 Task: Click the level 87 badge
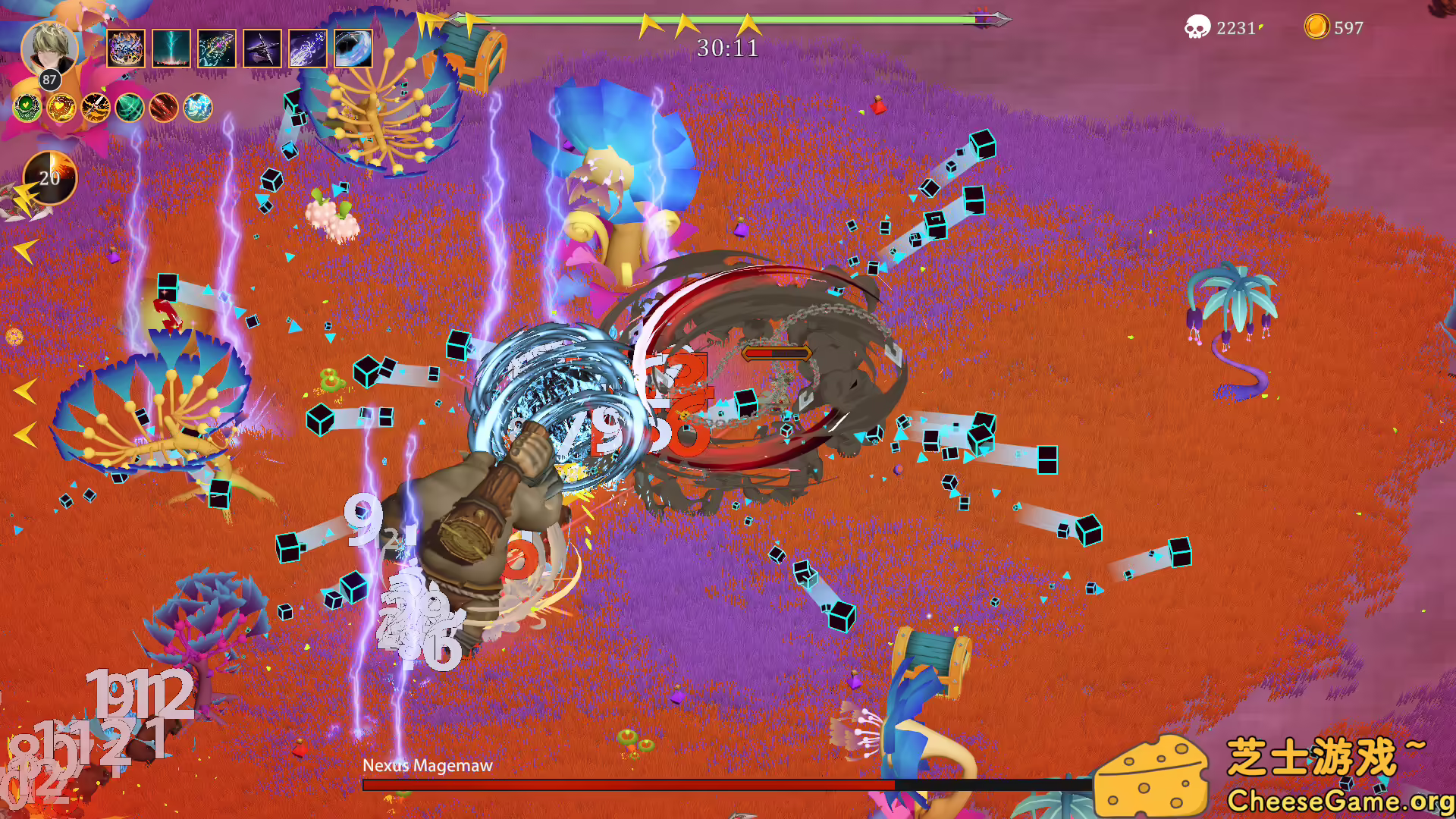pyautogui.click(x=49, y=78)
